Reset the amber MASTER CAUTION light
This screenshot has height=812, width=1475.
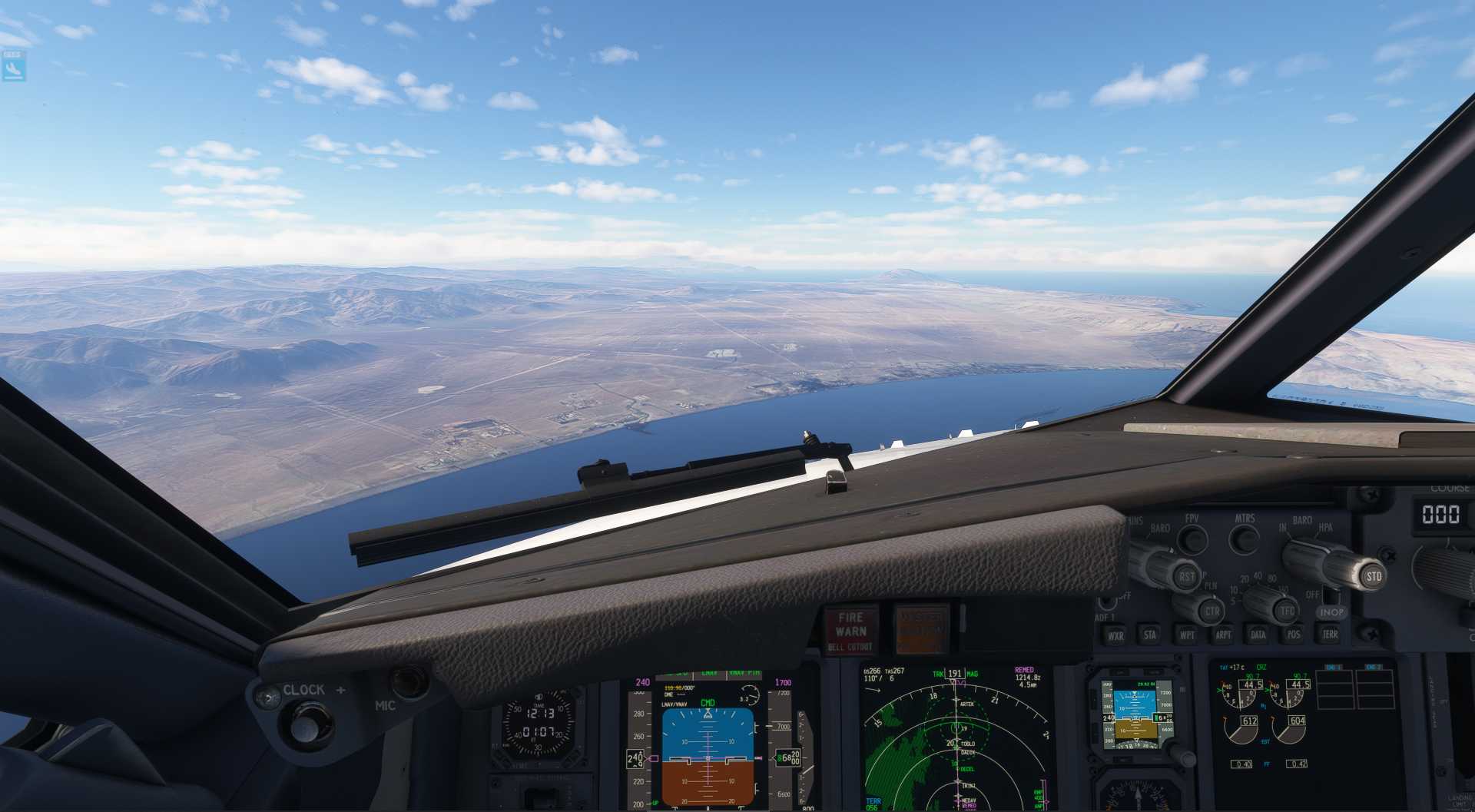pos(922,629)
